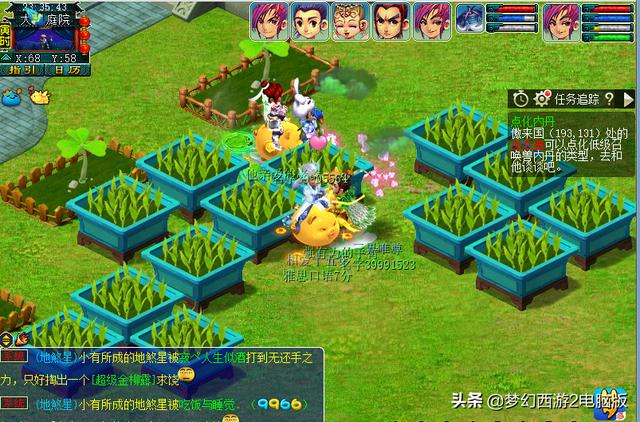640x422 pixels.
Task: Click the blue slime buff icon
Action: (x=12, y=97)
